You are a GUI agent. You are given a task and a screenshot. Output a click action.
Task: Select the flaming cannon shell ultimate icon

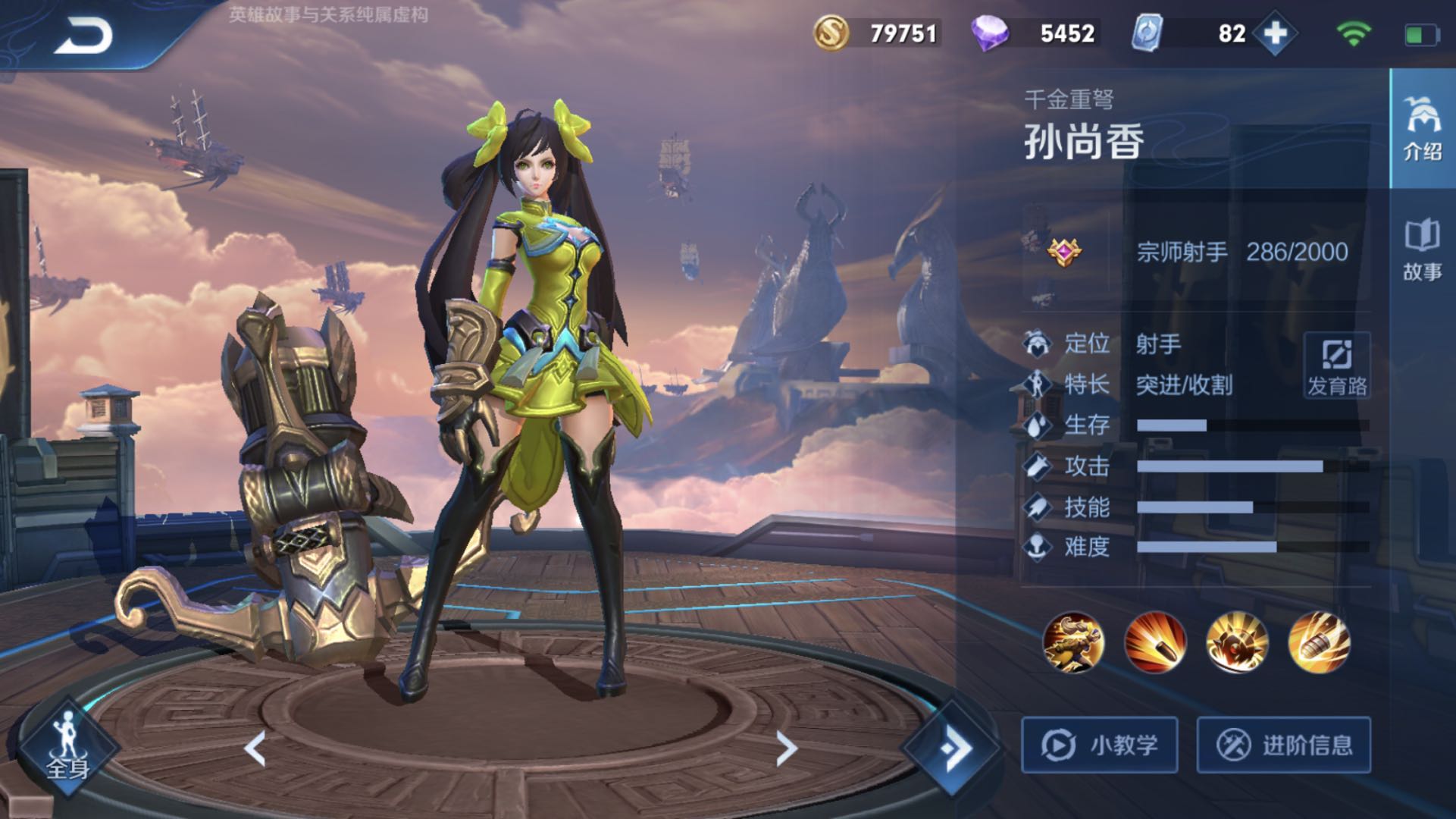click(1319, 643)
